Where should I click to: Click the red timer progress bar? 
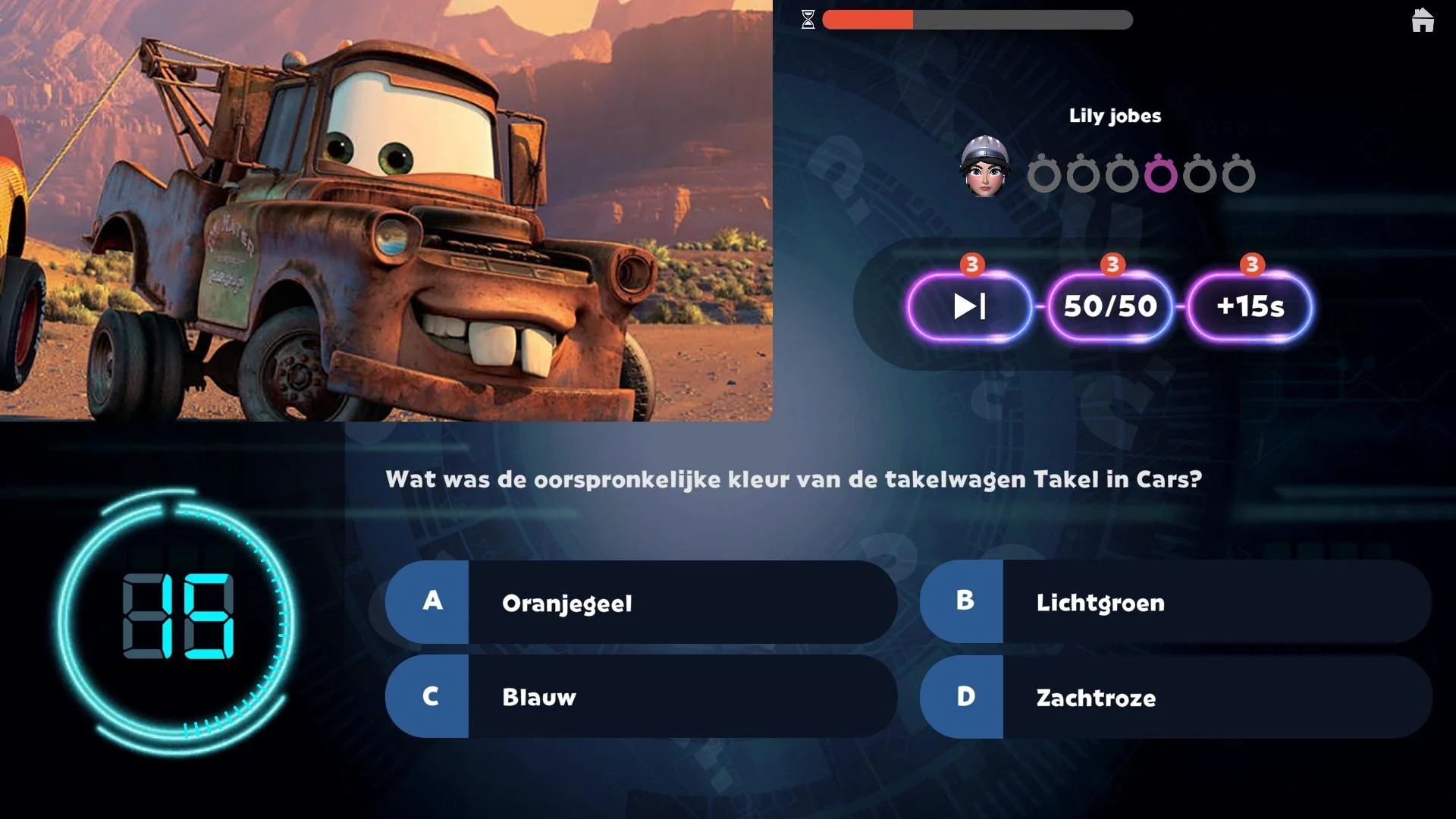[868, 19]
